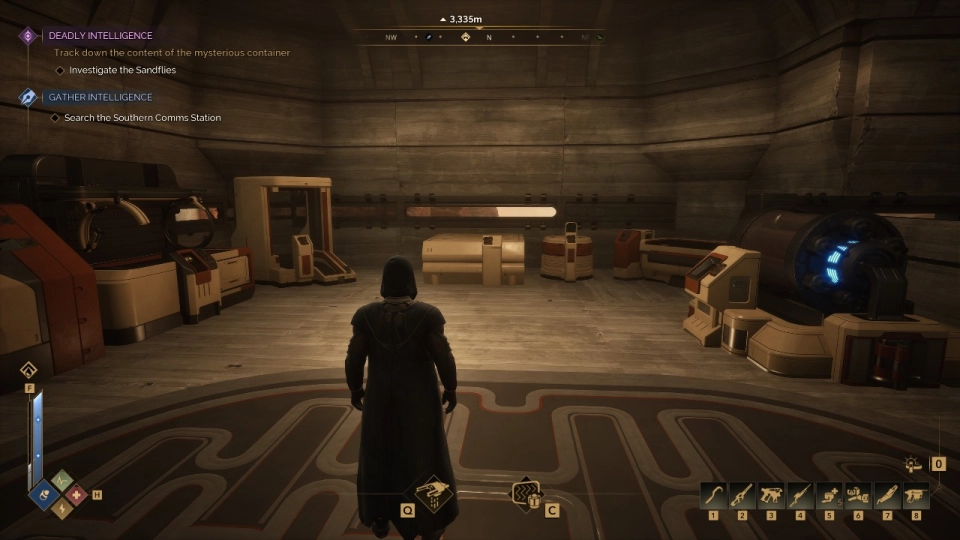Equip the cutting tool in slot 7
The image size is (960, 540).
887,493
